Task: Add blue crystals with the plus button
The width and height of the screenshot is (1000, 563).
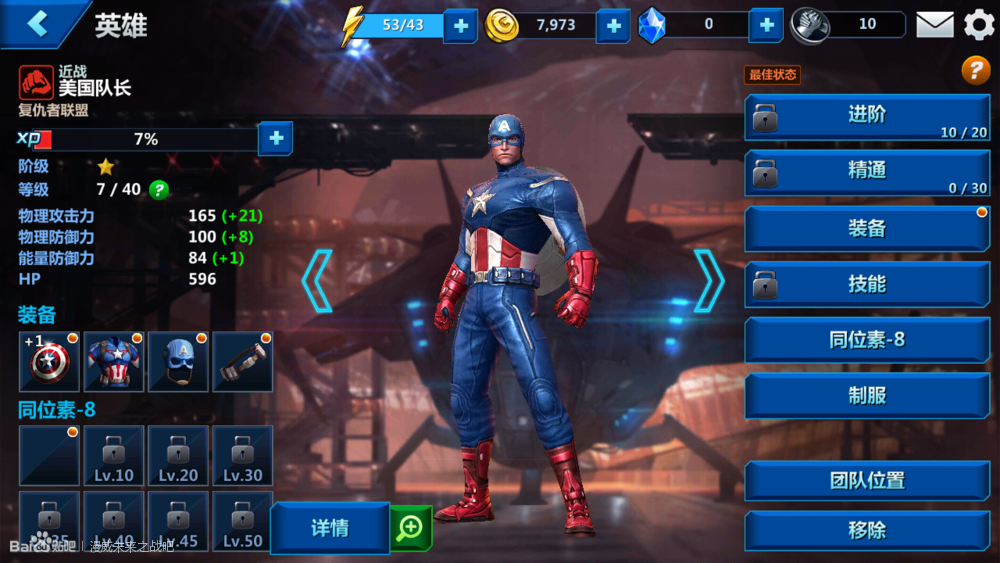Action: (x=766, y=25)
